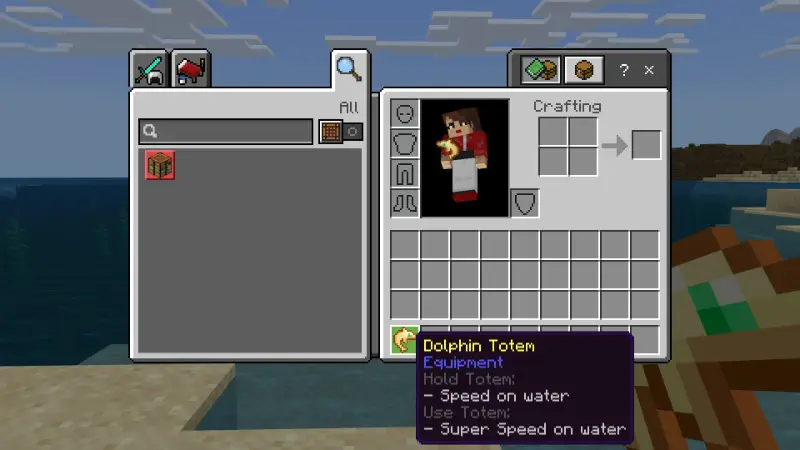Select the helmet armor slot

click(x=404, y=114)
